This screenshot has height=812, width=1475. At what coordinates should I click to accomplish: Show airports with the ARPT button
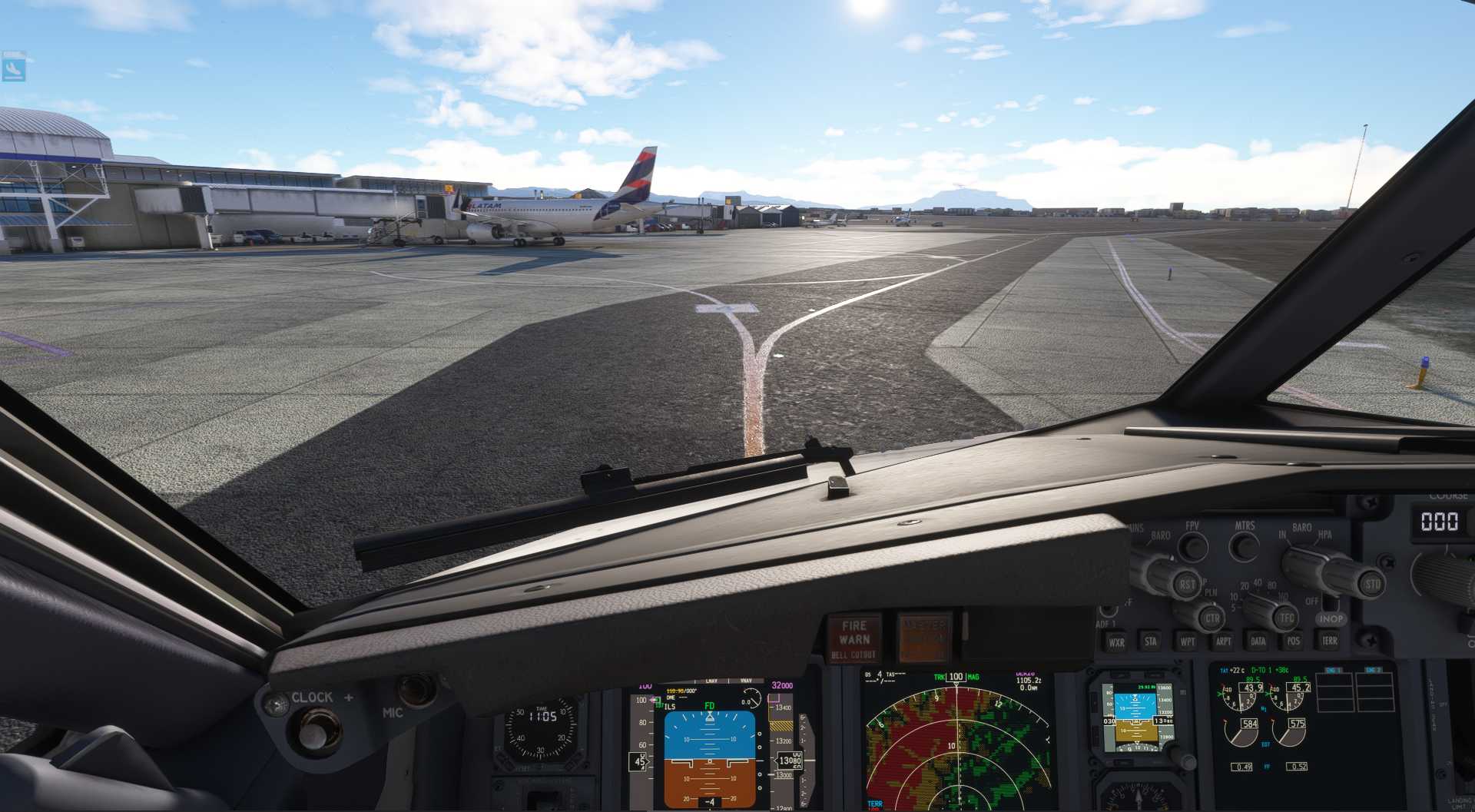(1223, 641)
